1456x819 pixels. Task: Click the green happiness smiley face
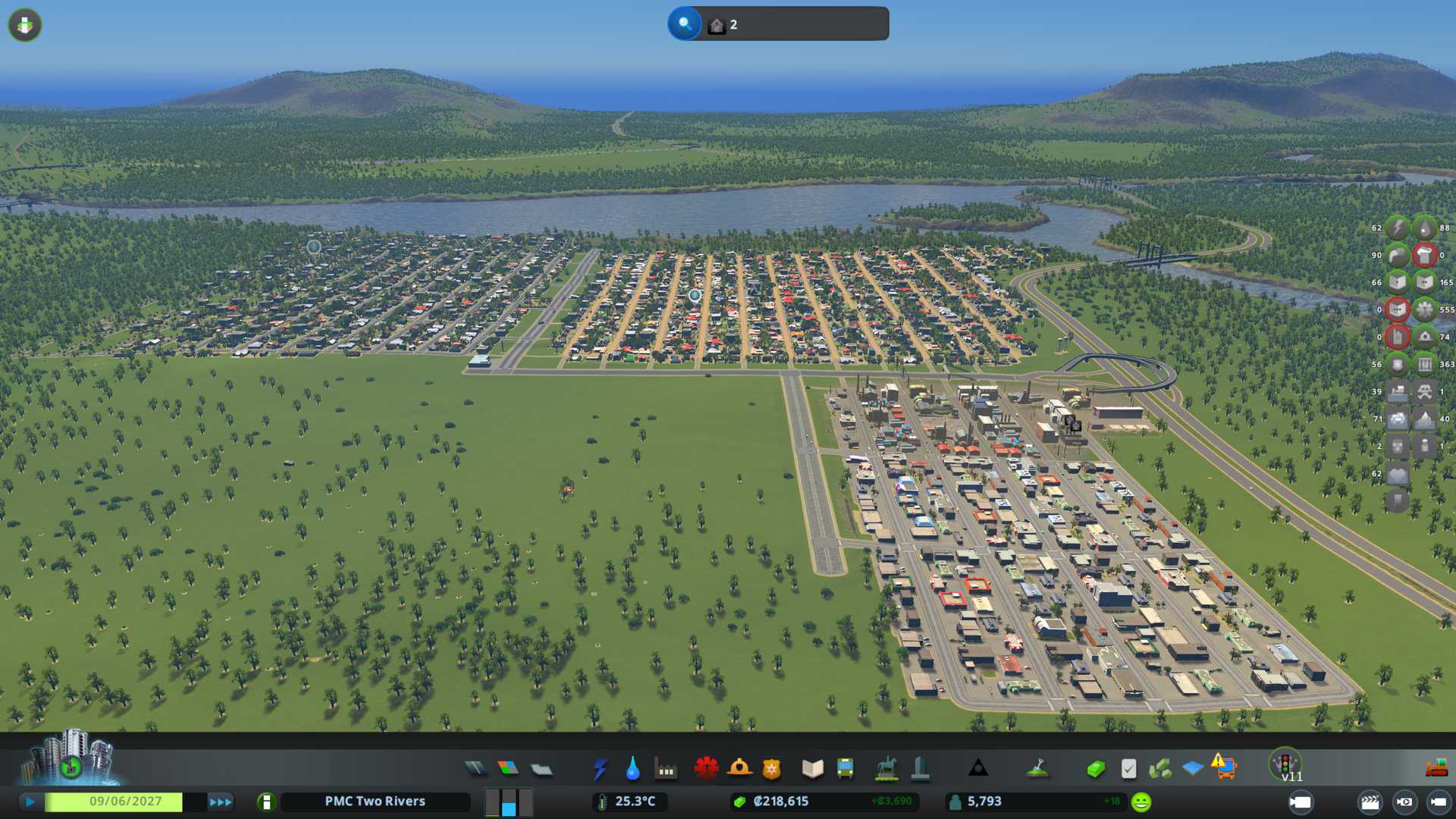(x=1141, y=802)
